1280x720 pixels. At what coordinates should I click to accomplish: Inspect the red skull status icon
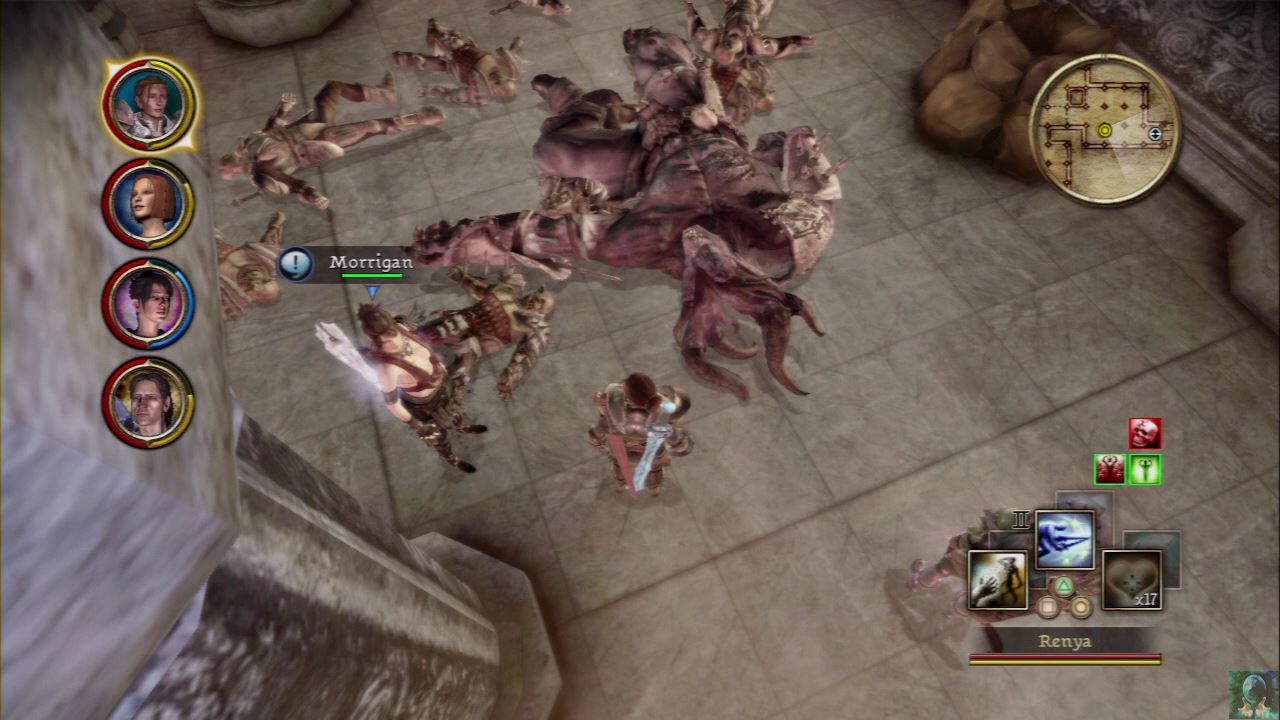click(x=1145, y=433)
